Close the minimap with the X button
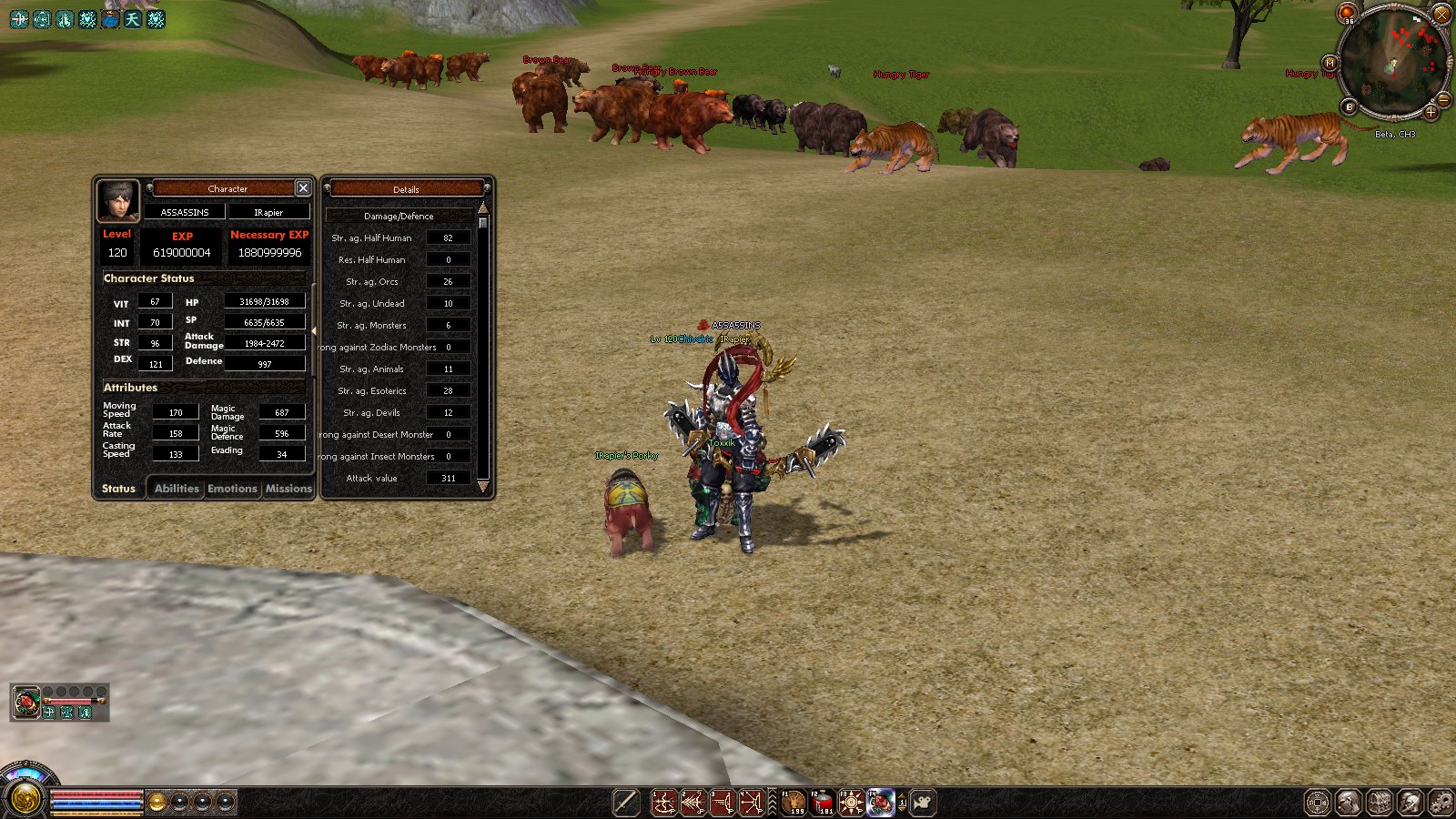Image resolution: width=1456 pixels, height=819 pixels. click(x=1442, y=15)
